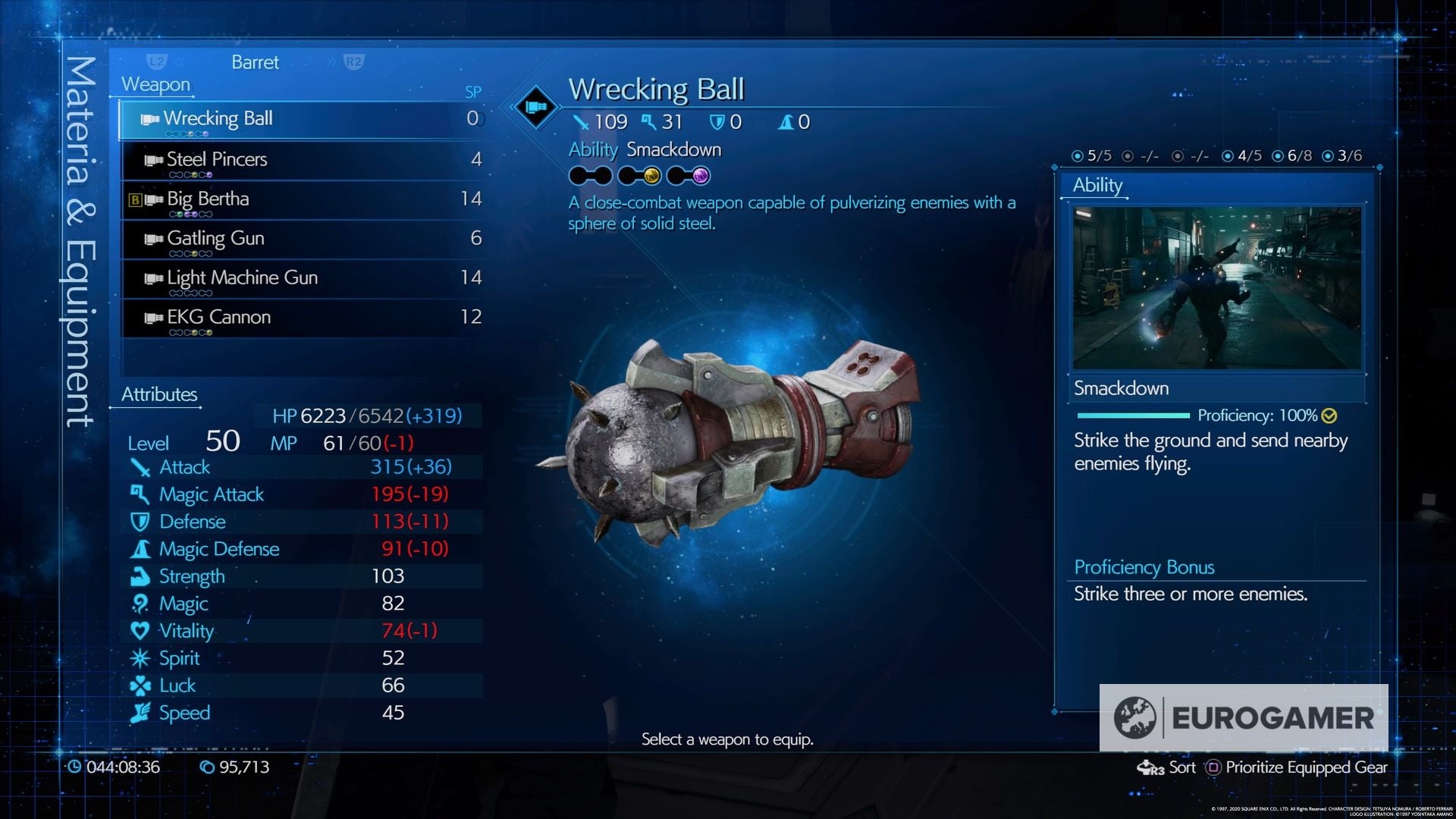
Task: Click the right chevron beside R2
Action: click(331, 62)
